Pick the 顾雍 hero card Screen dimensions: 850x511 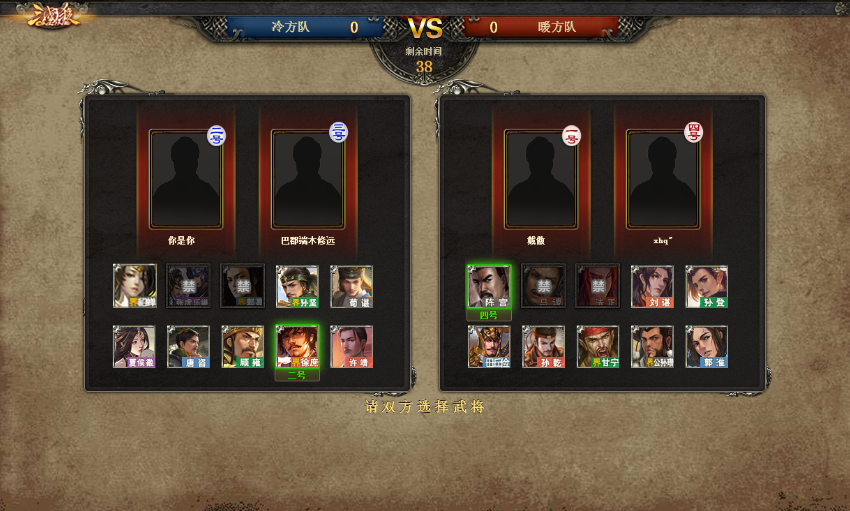click(x=243, y=346)
